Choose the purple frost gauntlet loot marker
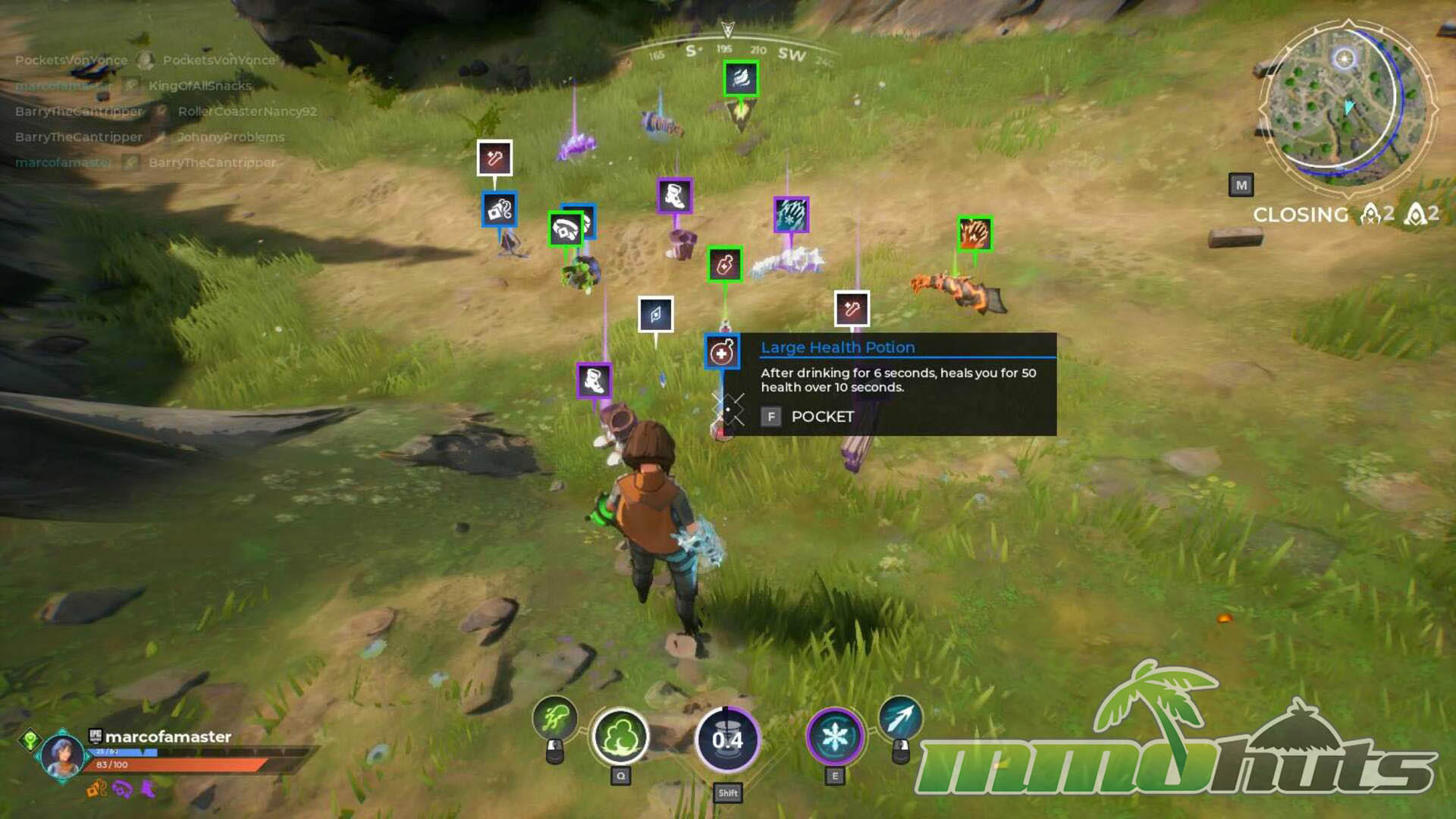1456x819 pixels. pos(791,214)
